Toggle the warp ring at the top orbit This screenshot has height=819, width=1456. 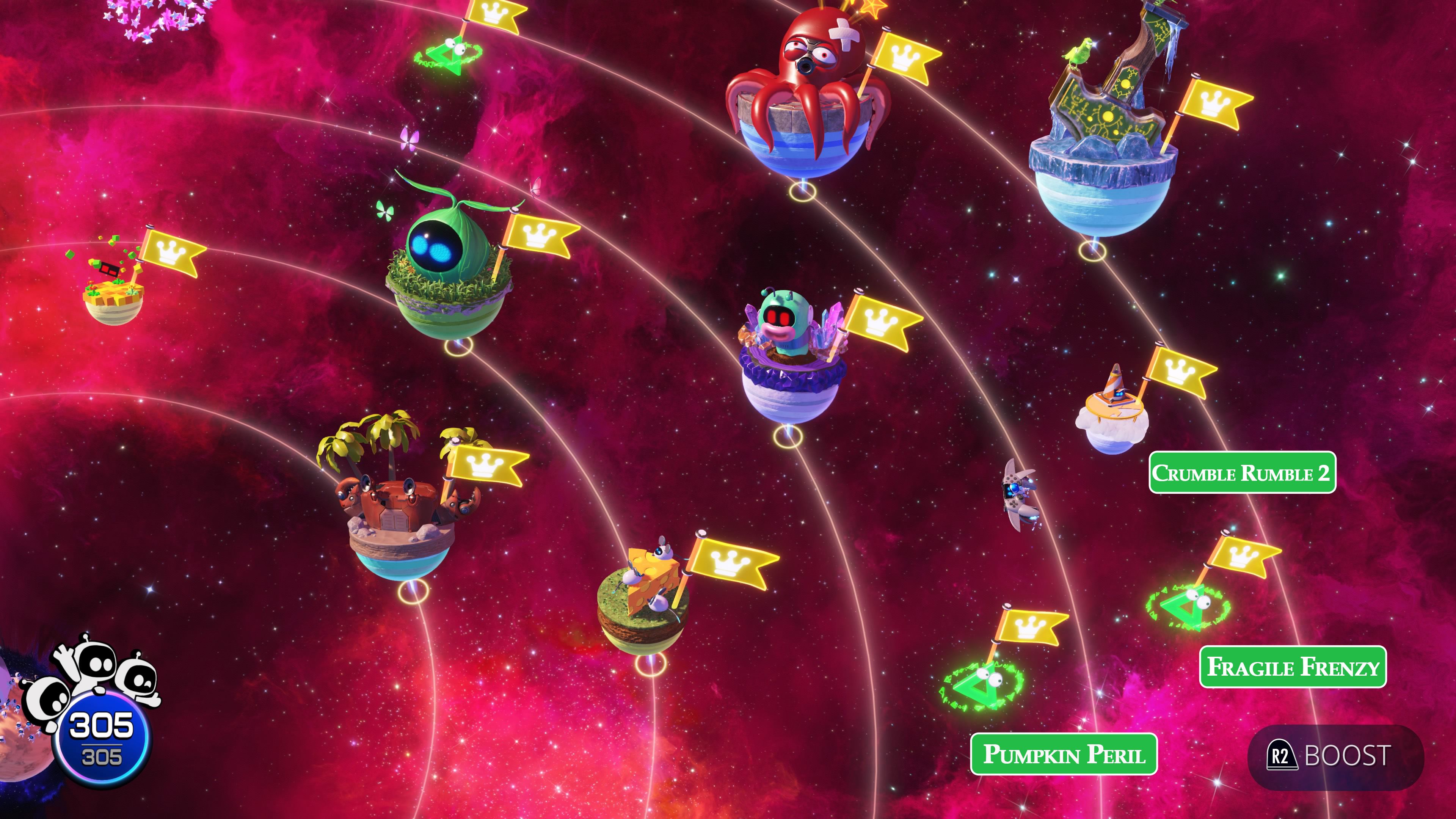point(447,56)
